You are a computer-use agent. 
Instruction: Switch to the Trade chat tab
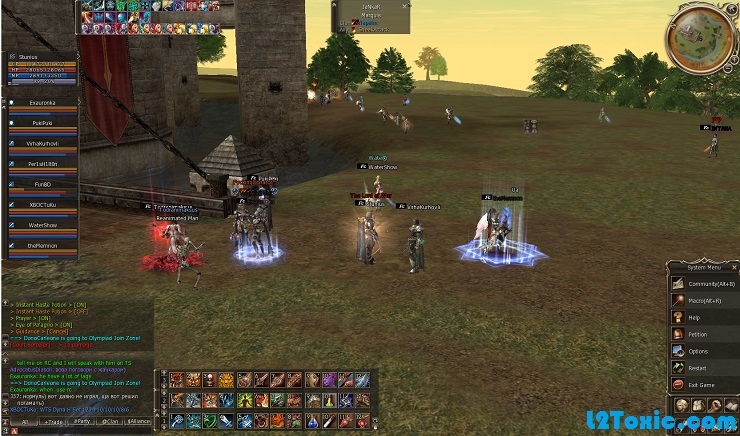(52, 422)
